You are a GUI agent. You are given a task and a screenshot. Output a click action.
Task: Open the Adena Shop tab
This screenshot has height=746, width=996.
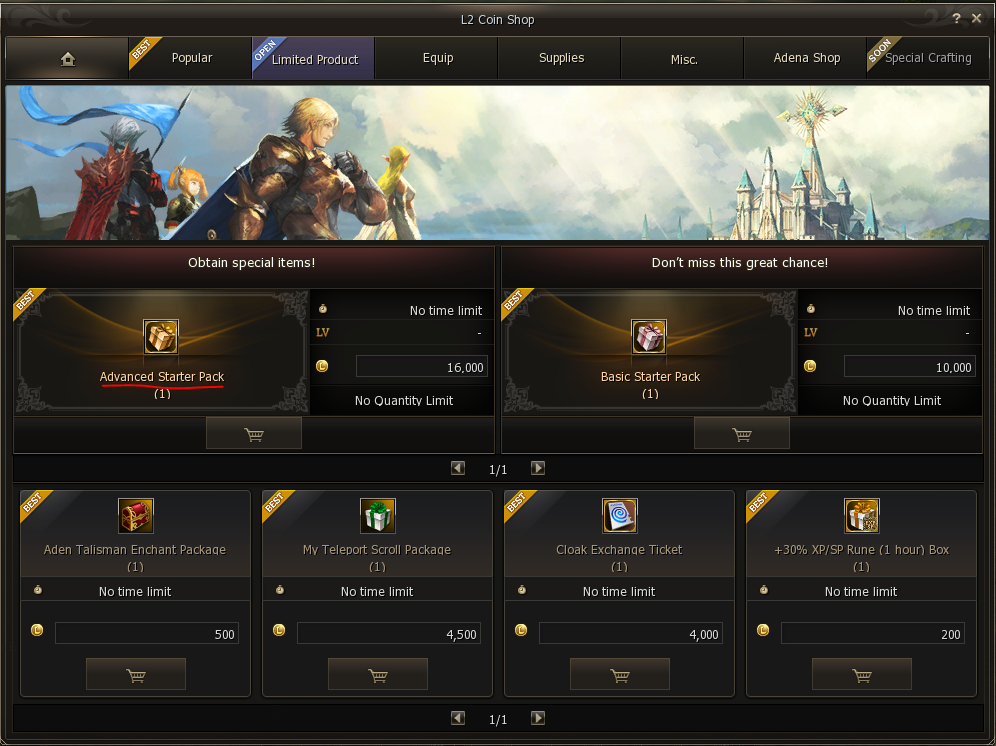point(806,58)
